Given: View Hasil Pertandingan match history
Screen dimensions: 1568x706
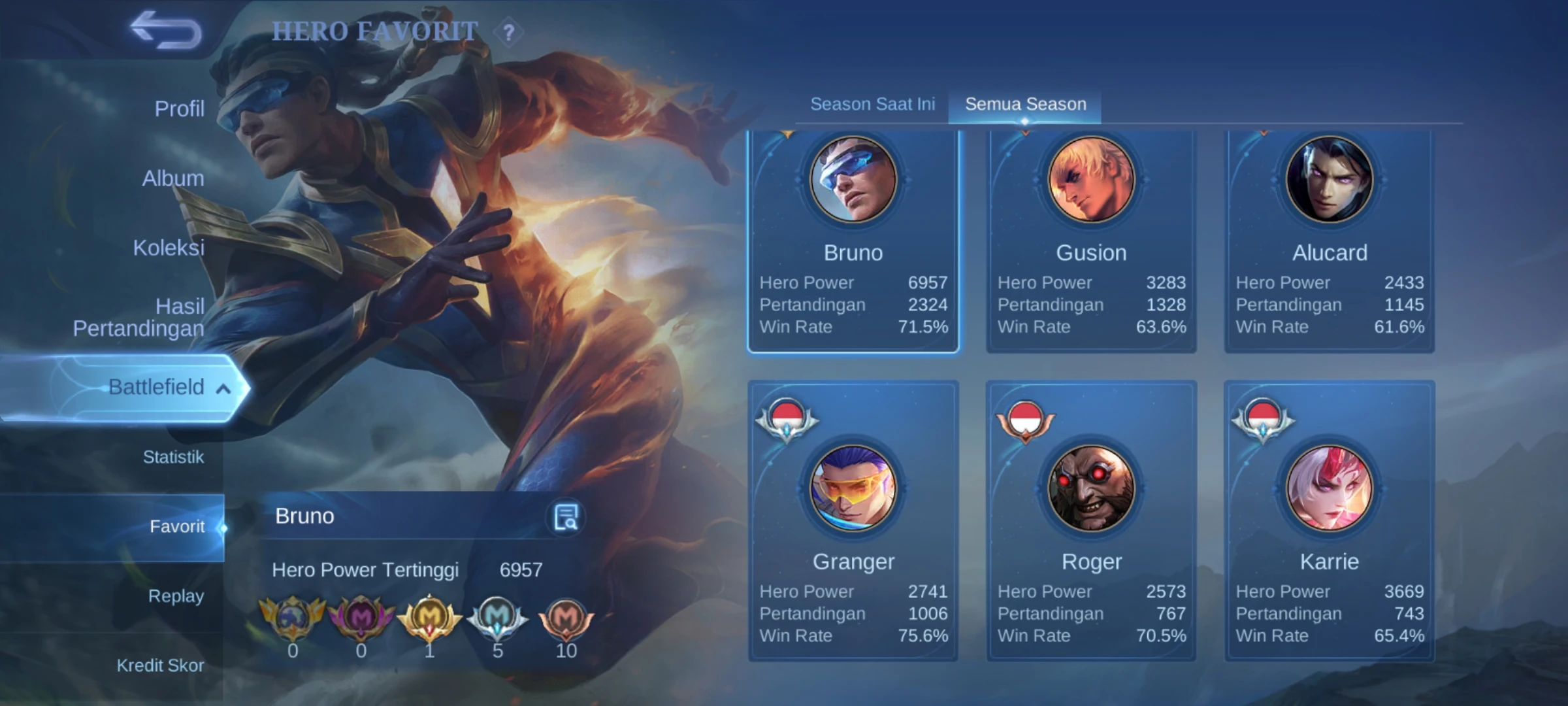Looking at the screenshot, I should pos(139,317).
